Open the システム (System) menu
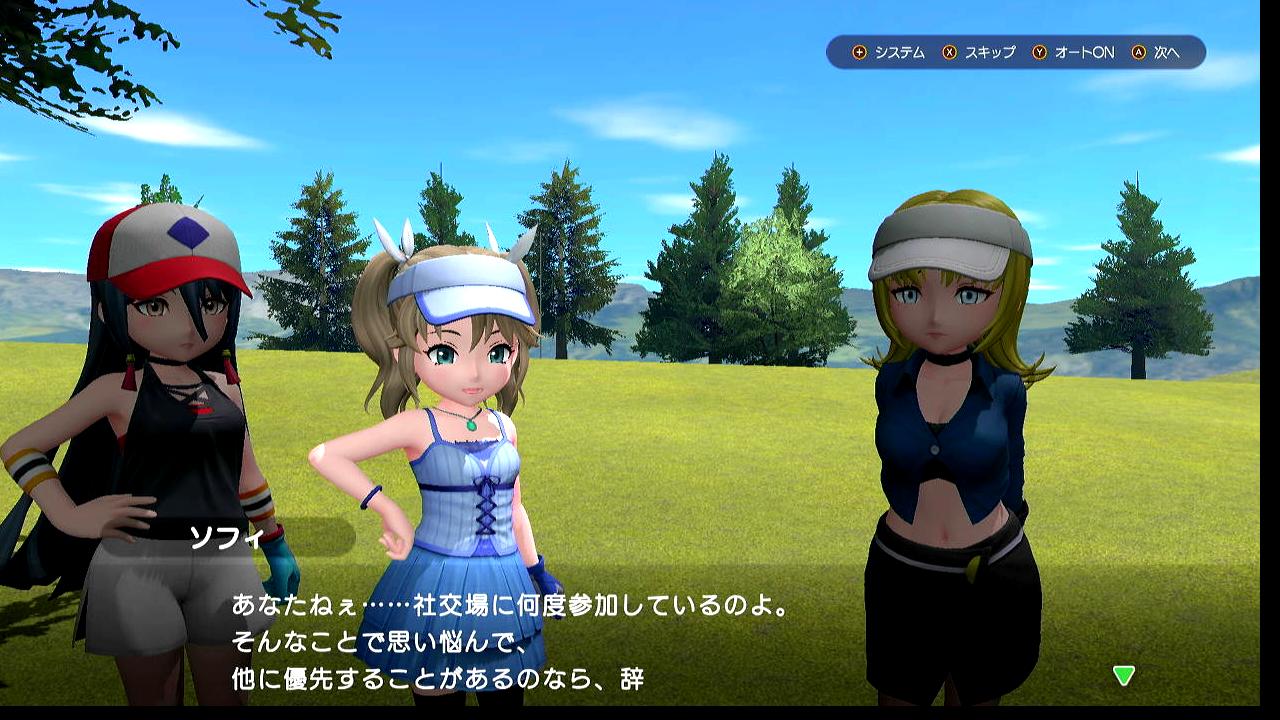 point(889,52)
